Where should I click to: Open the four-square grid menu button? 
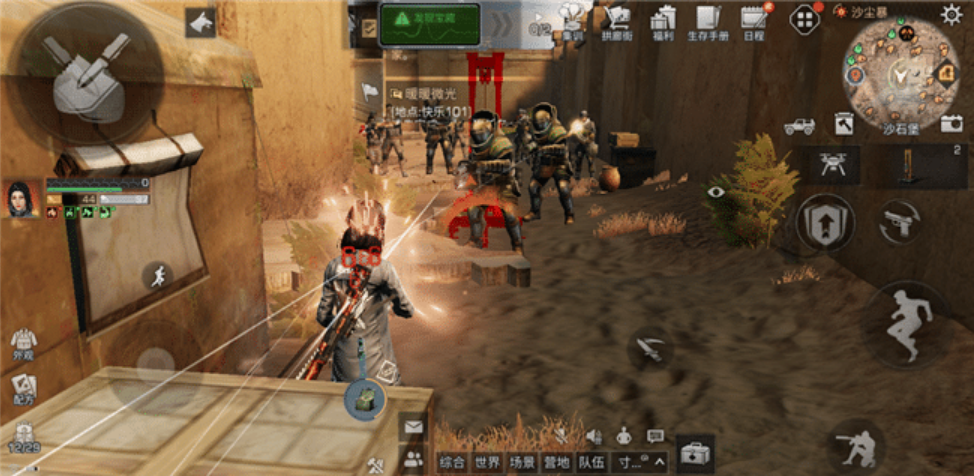point(804,19)
